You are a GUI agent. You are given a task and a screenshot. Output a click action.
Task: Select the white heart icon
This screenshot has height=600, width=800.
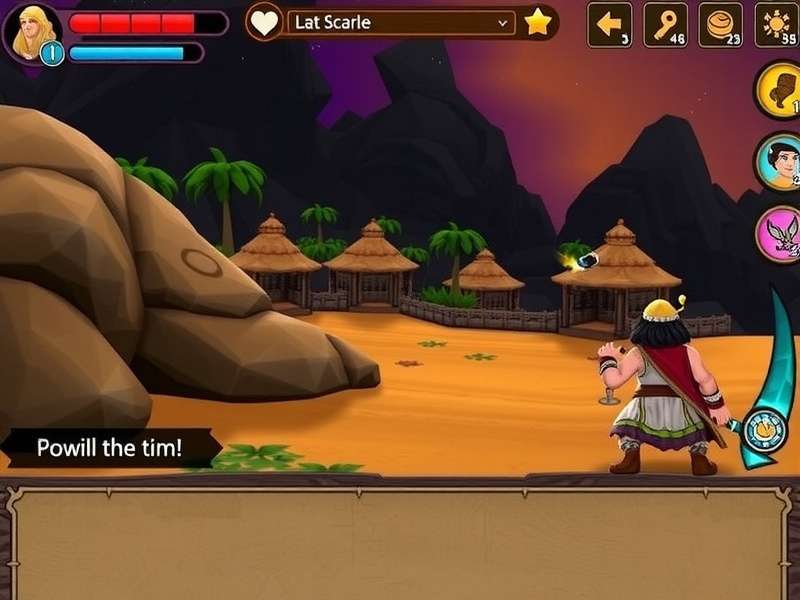(265, 23)
